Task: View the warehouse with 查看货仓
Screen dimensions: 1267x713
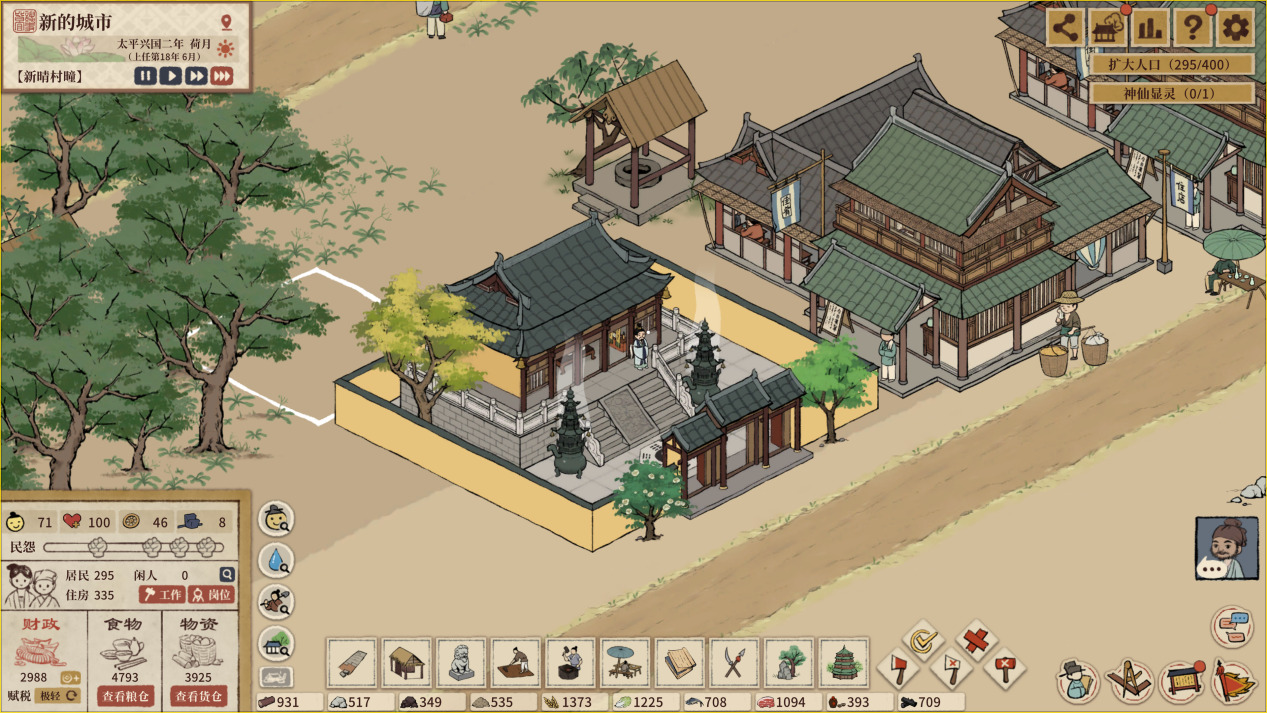Action: pyautogui.click(x=198, y=696)
